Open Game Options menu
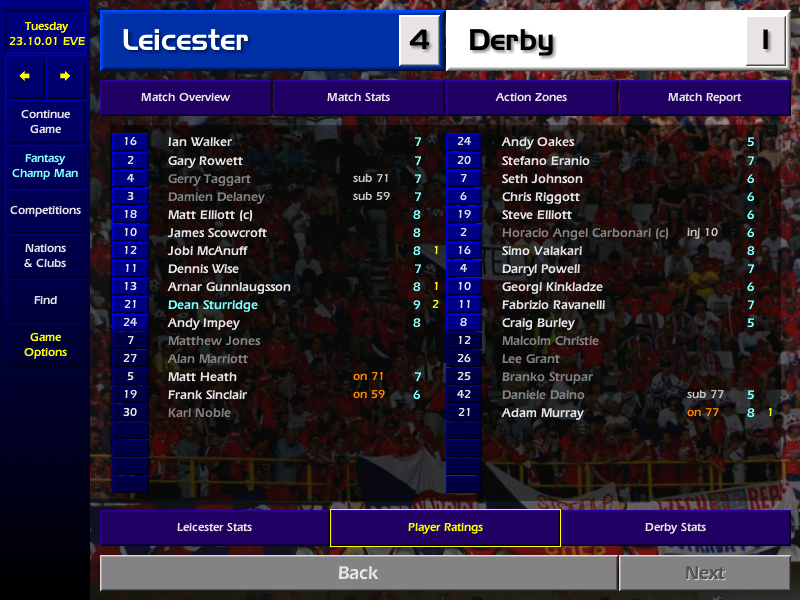Image resolution: width=800 pixels, height=600 pixels. click(x=45, y=345)
